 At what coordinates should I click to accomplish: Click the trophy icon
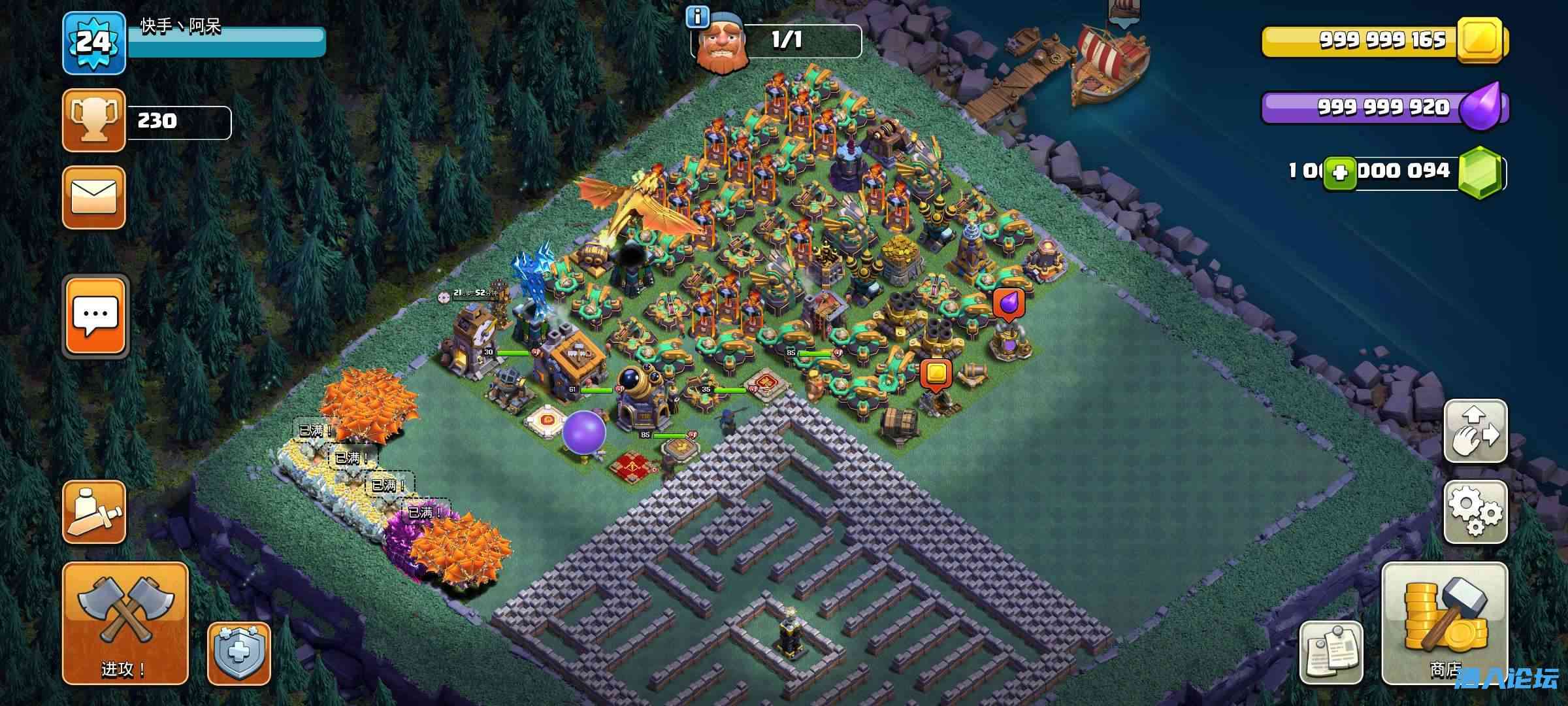tap(94, 121)
